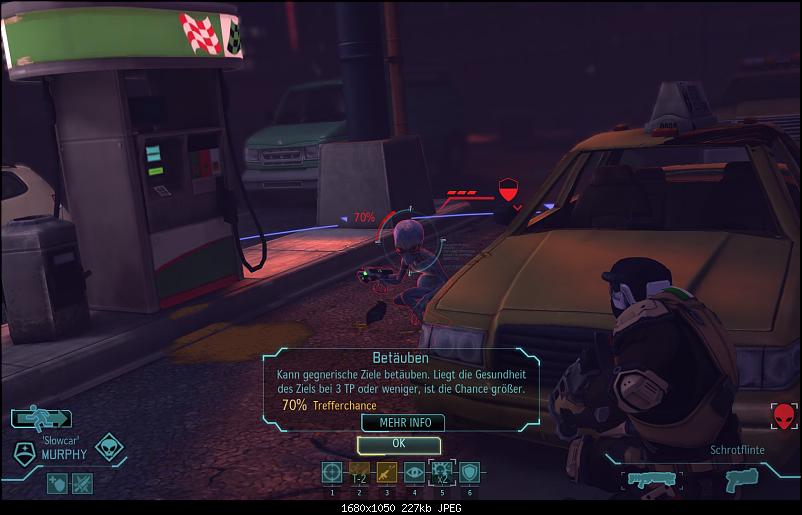Select the crossed swords perk icon

(x=82, y=483)
